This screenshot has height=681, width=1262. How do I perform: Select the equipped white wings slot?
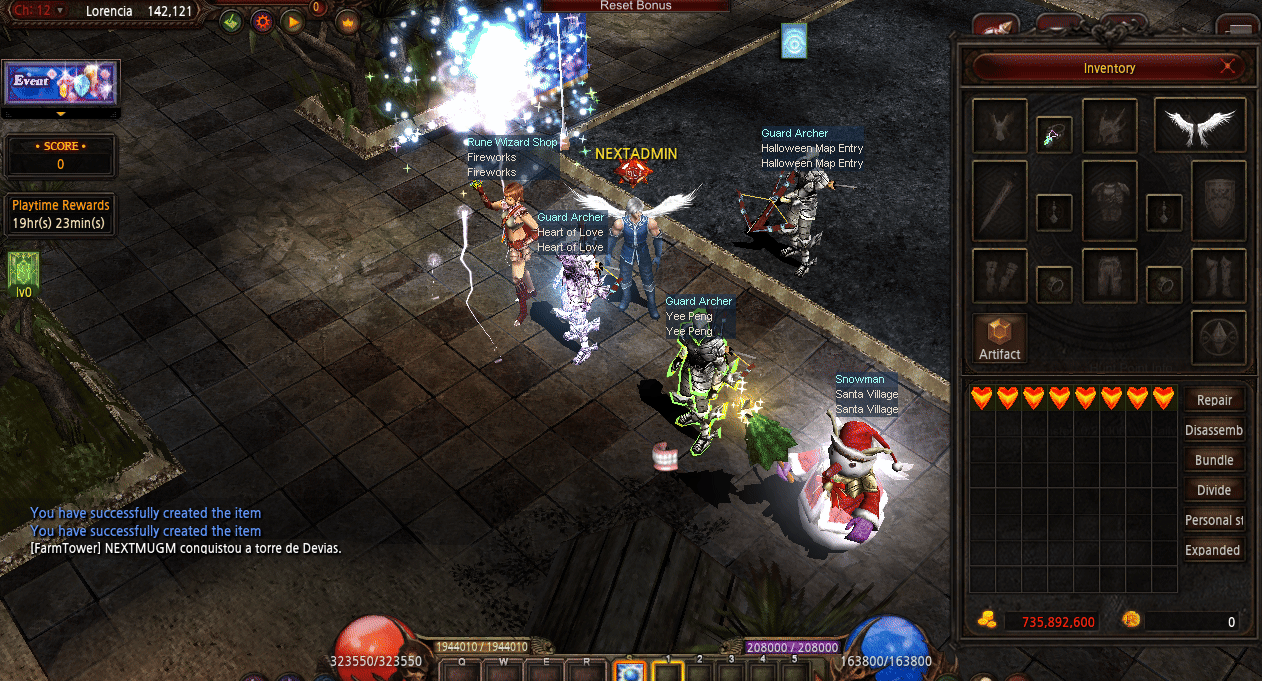click(1200, 125)
